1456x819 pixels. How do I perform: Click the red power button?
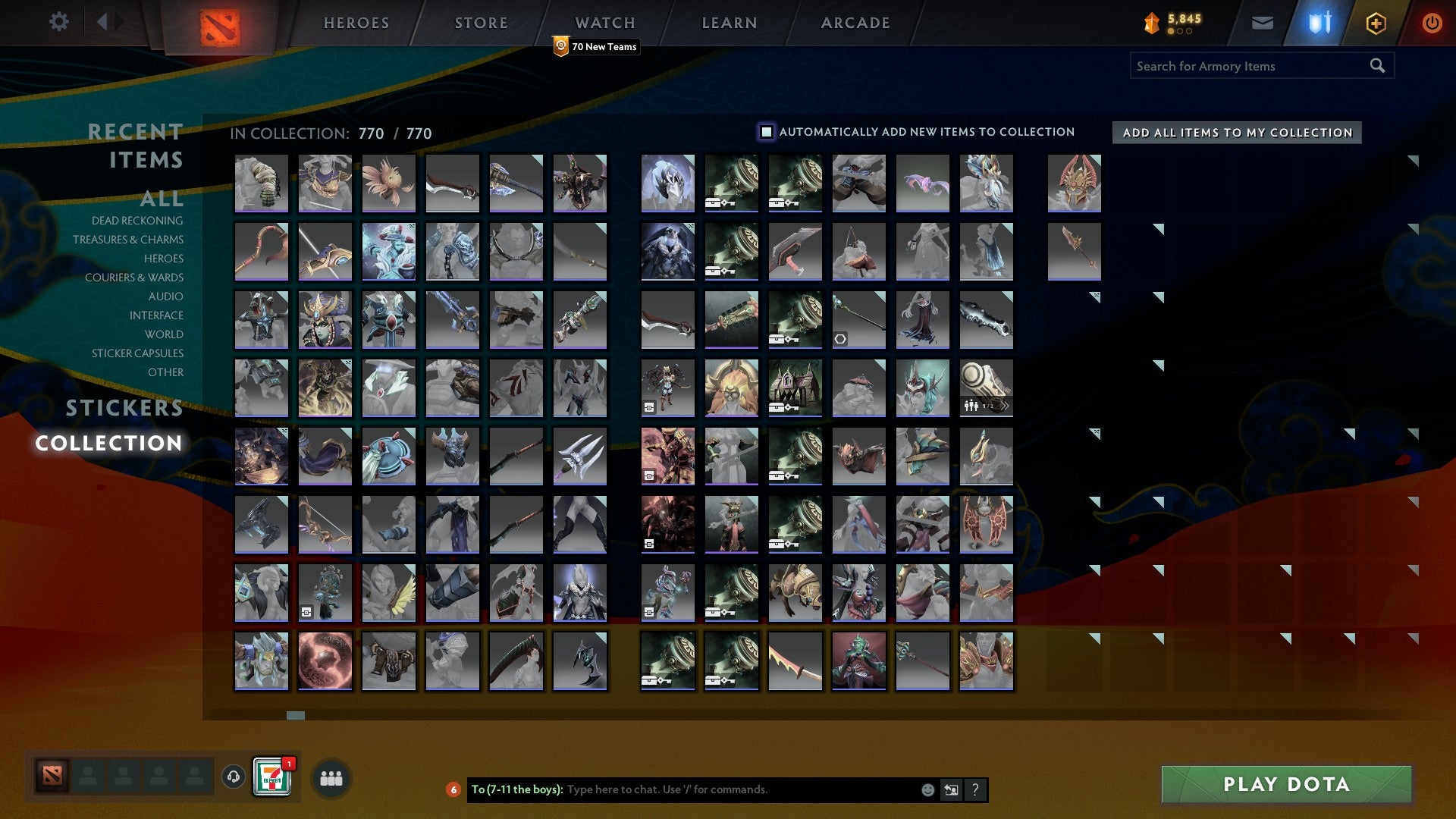(1432, 23)
